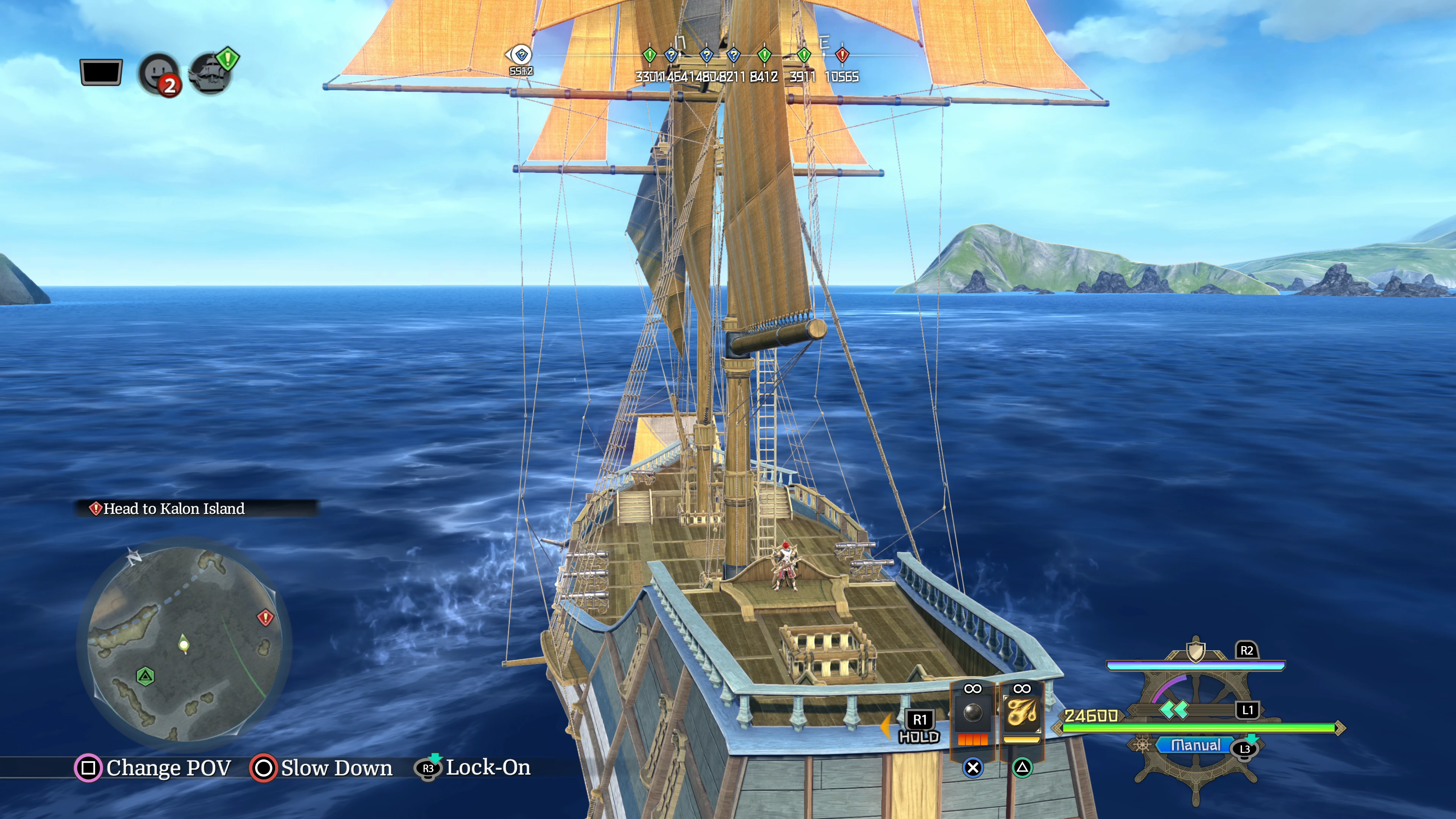
Task: Click the green triangle marker on minimap
Action: click(x=145, y=676)
